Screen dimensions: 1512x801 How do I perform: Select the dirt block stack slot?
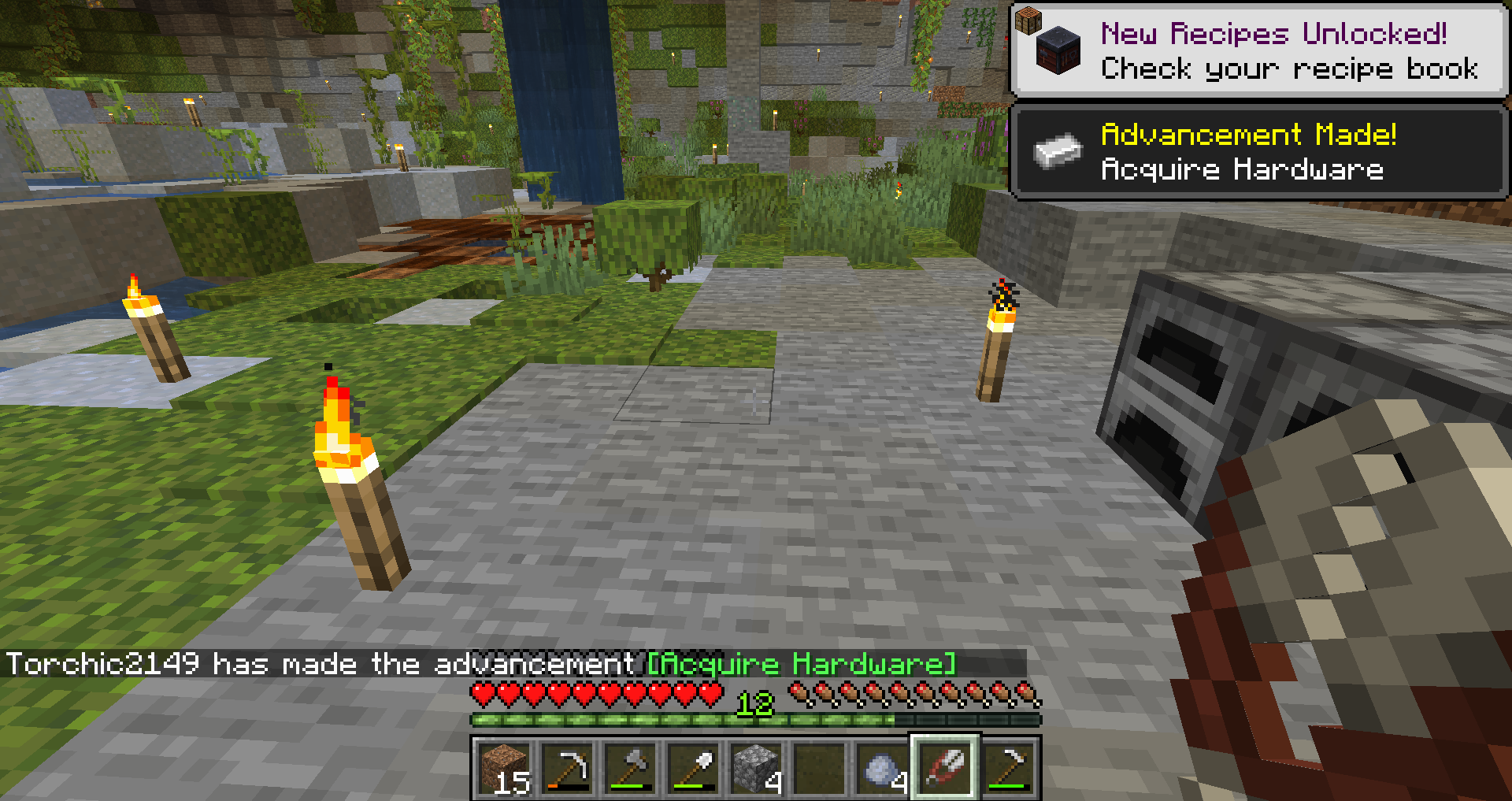pyautogui.click(x=504, y=768)
